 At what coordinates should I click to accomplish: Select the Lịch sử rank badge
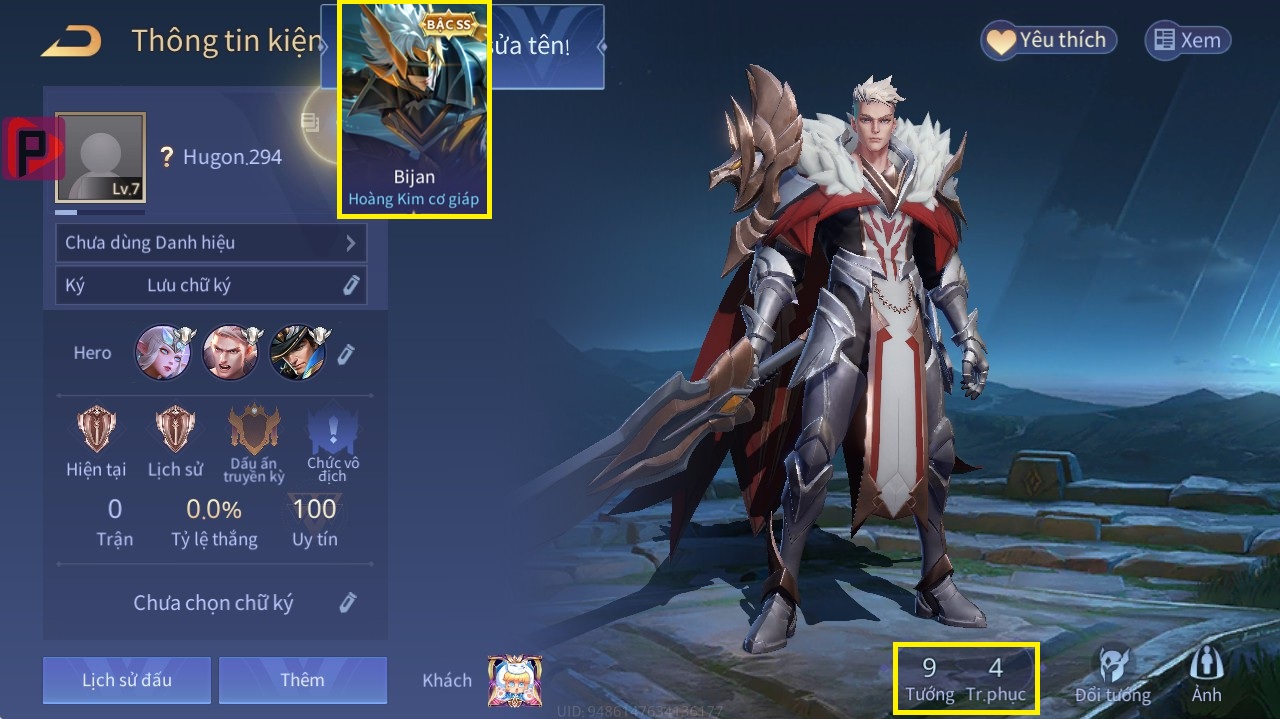(x=175, y=440)
